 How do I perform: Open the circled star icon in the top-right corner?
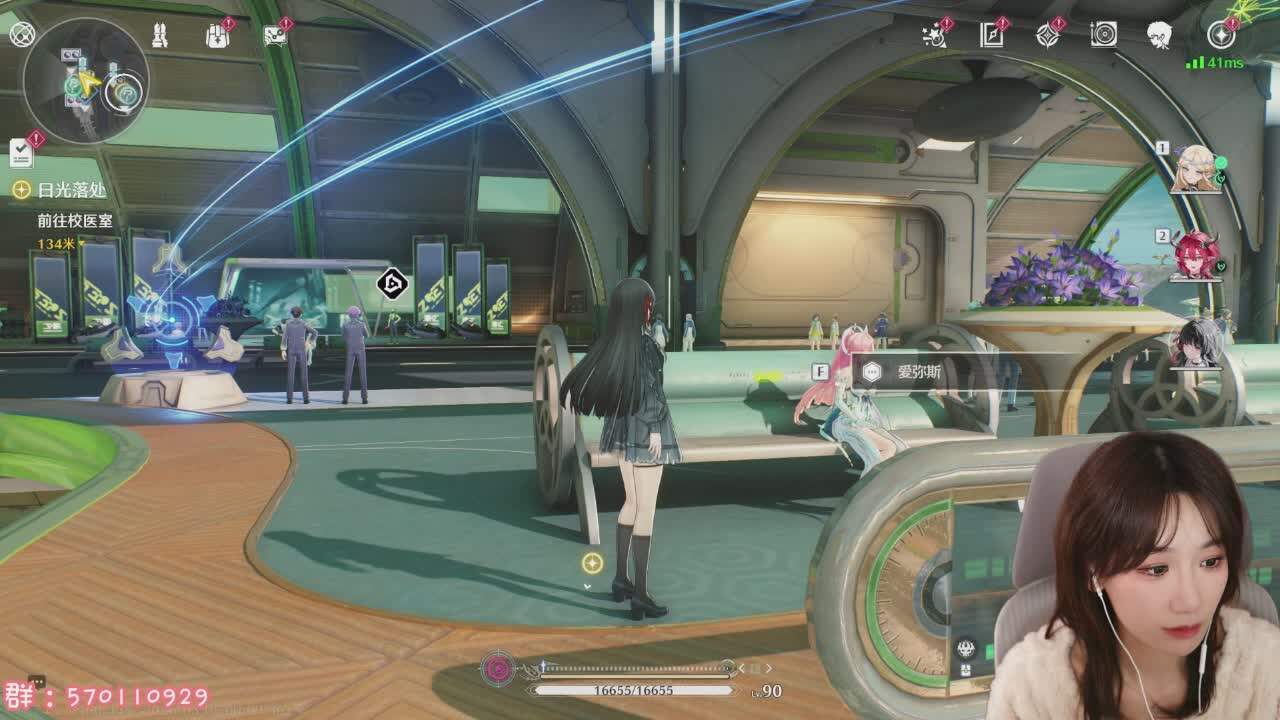[x=1221, y=36]
